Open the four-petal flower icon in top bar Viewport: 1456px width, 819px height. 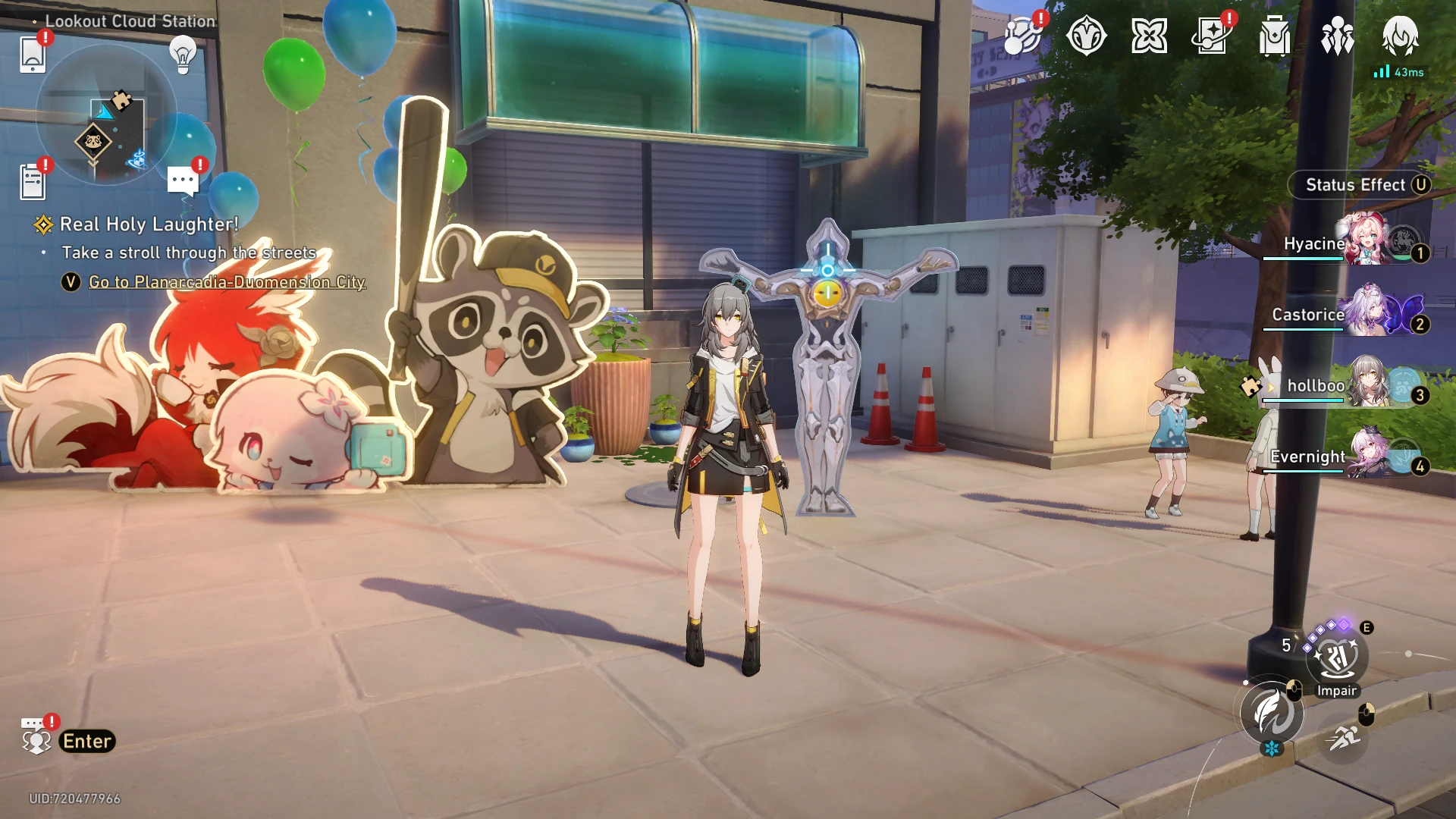[x=1149, y=36]
